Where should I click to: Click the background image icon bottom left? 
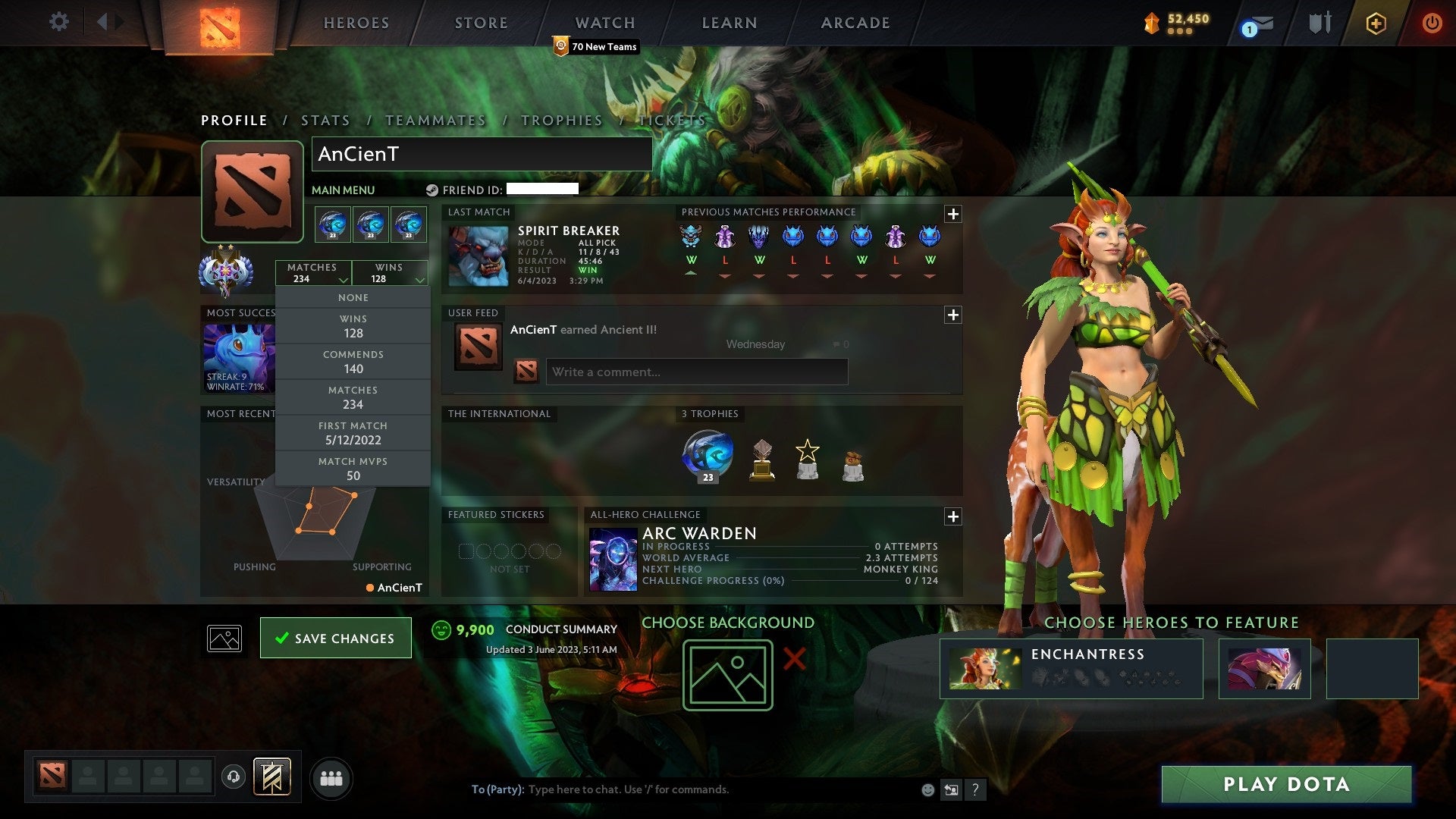tap(224, 638)
